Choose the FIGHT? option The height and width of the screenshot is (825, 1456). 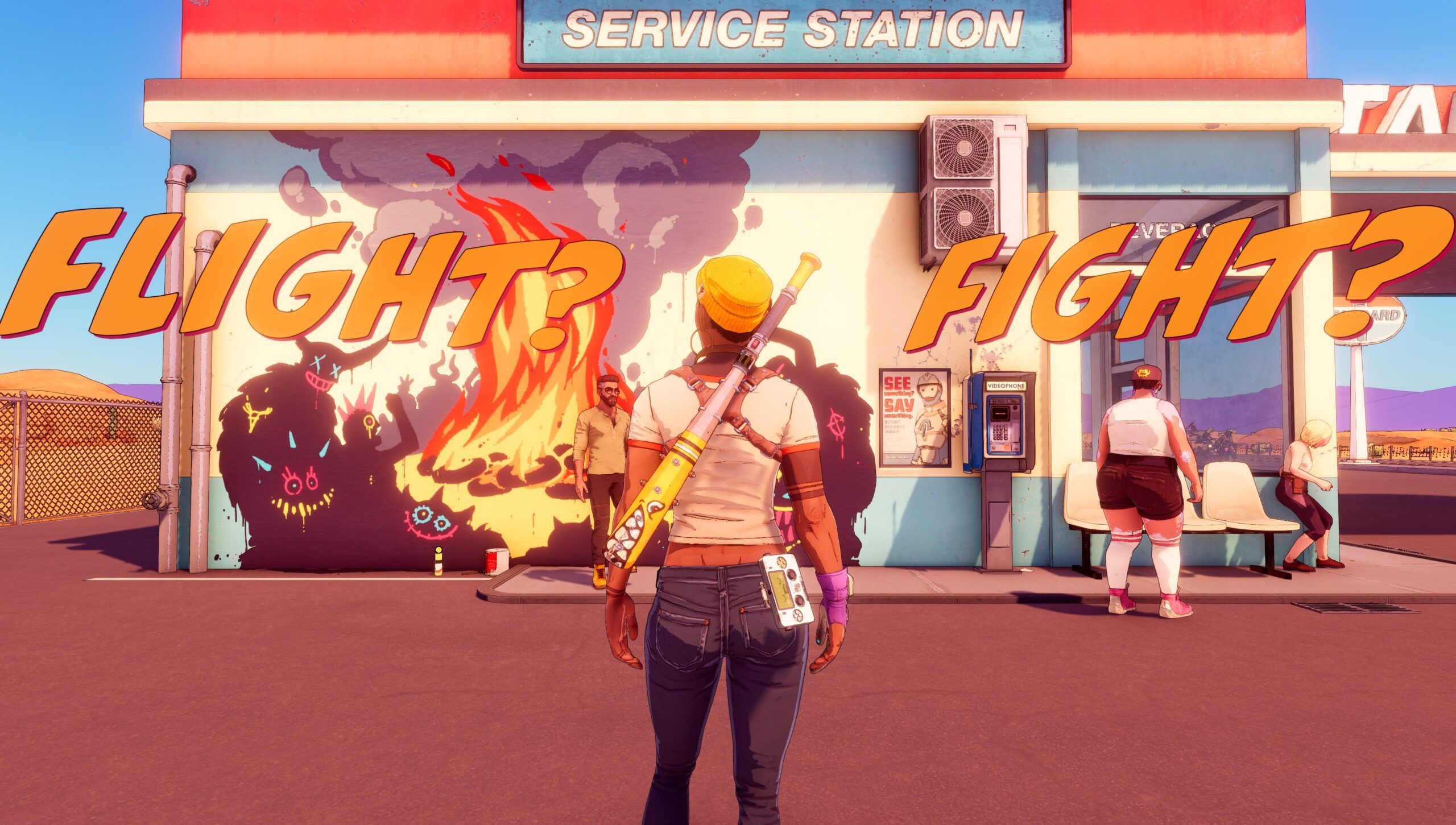(1177, 279)
